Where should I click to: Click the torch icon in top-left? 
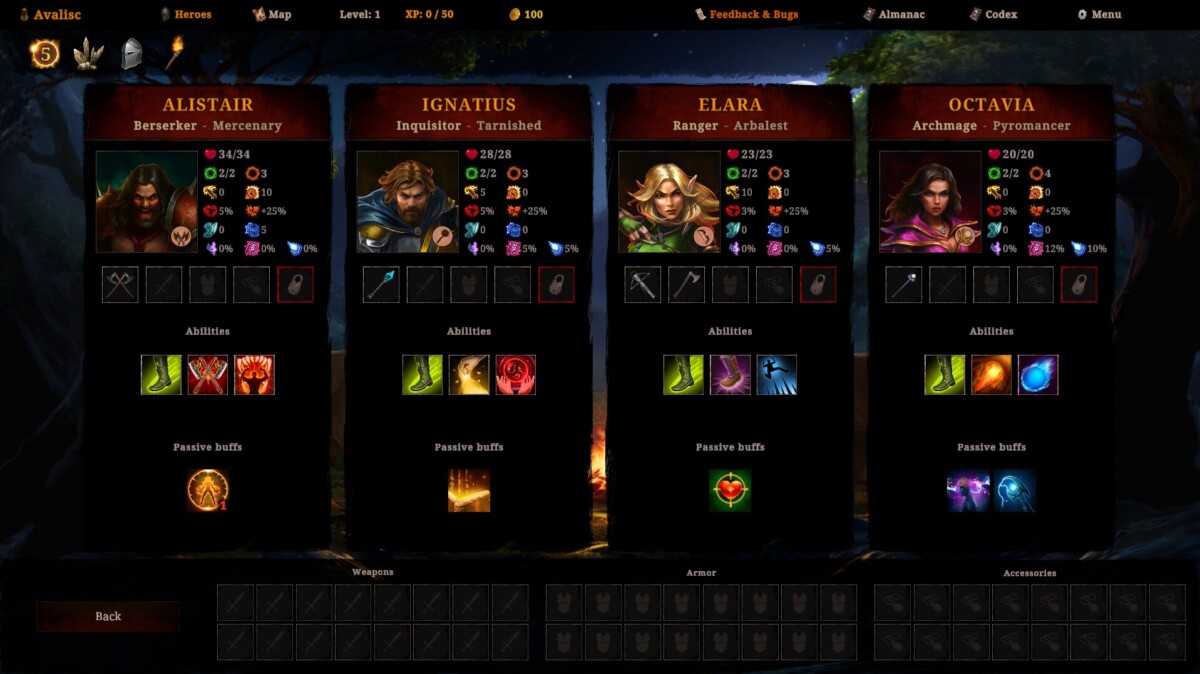pos(174,53)
